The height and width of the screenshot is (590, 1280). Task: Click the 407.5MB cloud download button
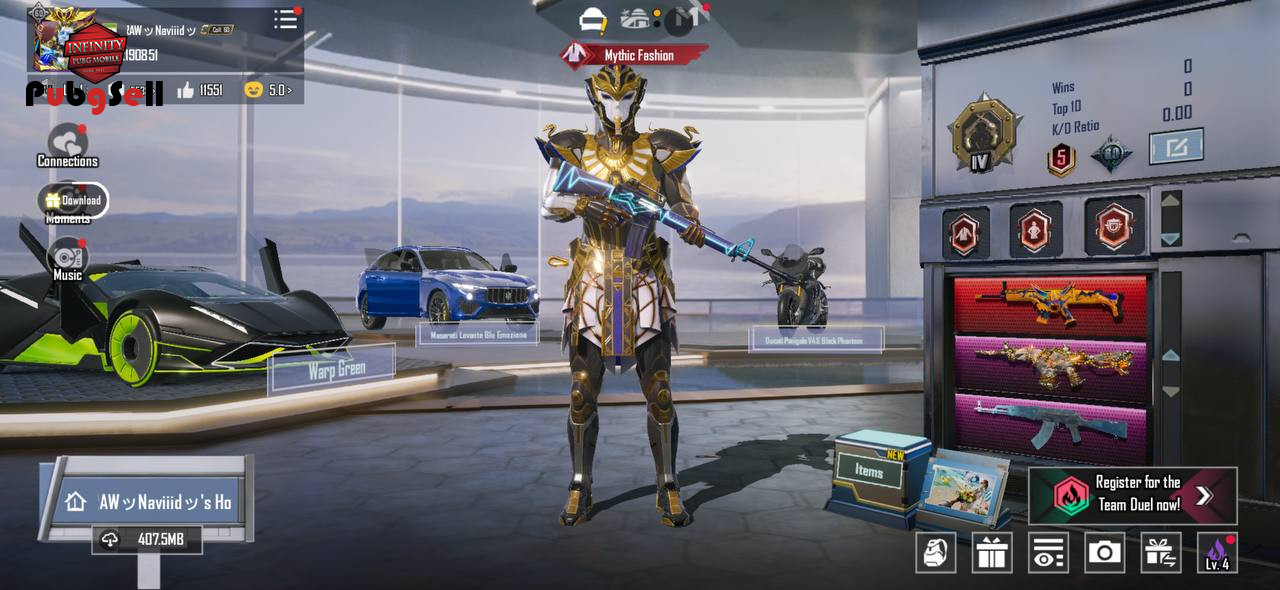coord(147,540)
